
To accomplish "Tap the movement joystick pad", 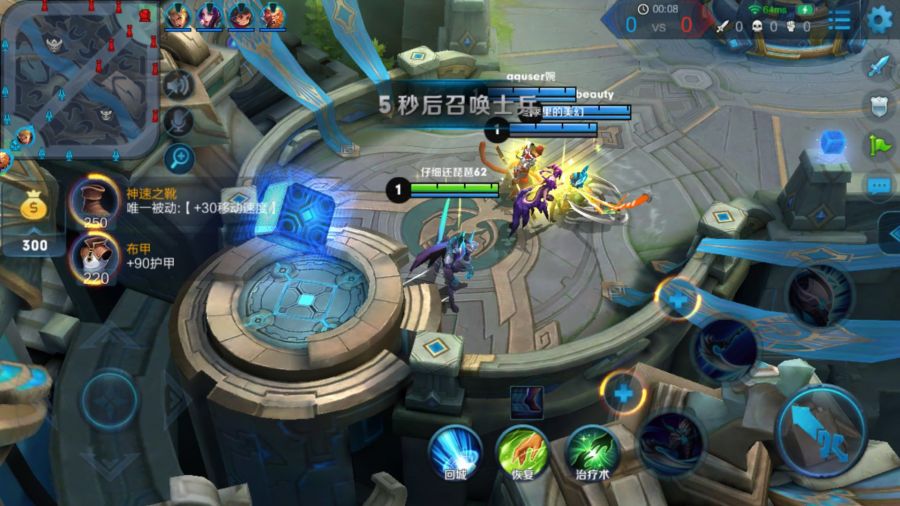I will click(109, 401).
